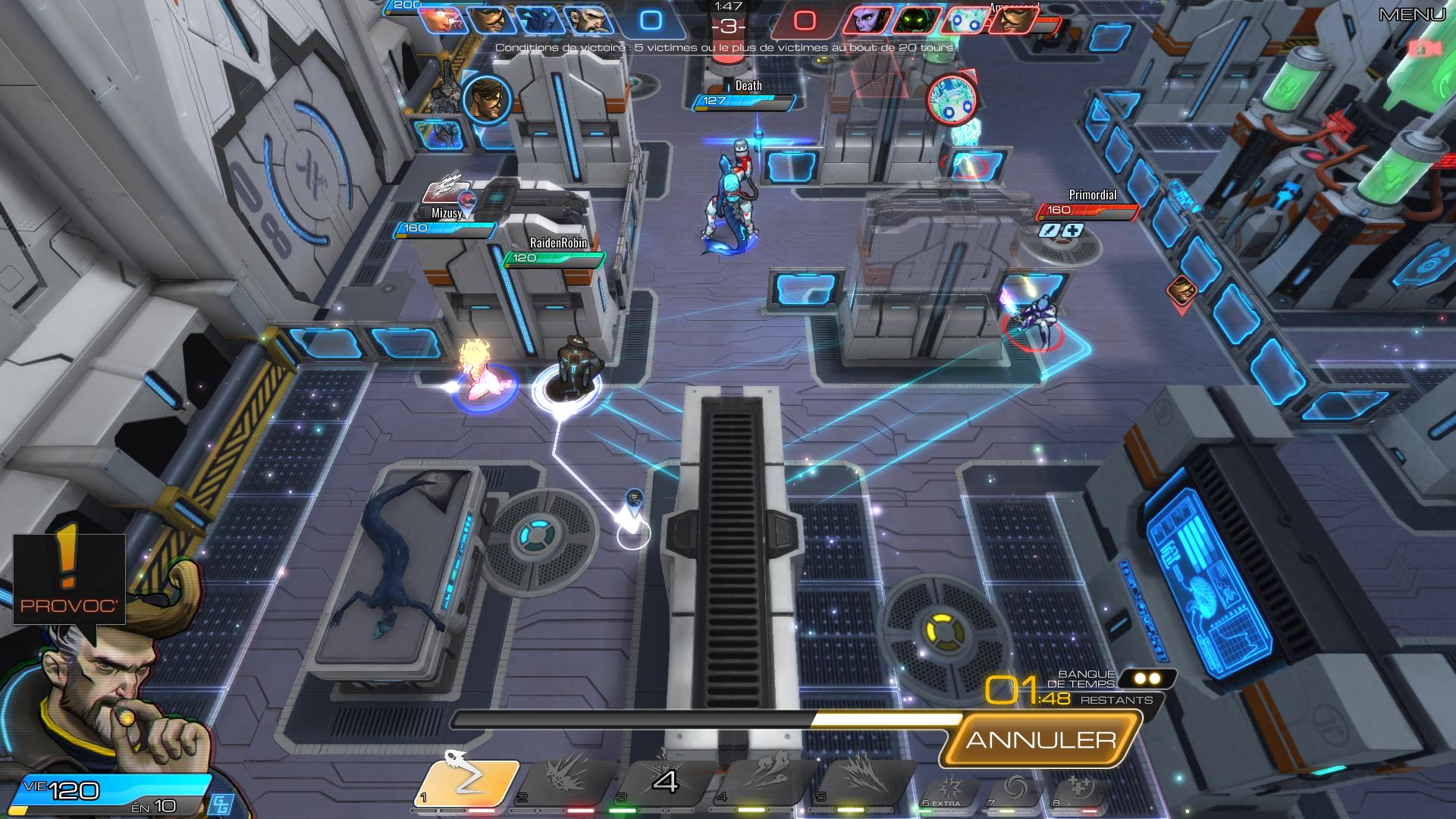Select the purple-skinned enemy portrait in the top bar
This screenshot has width=1456, height=819.
click(864, 20)
